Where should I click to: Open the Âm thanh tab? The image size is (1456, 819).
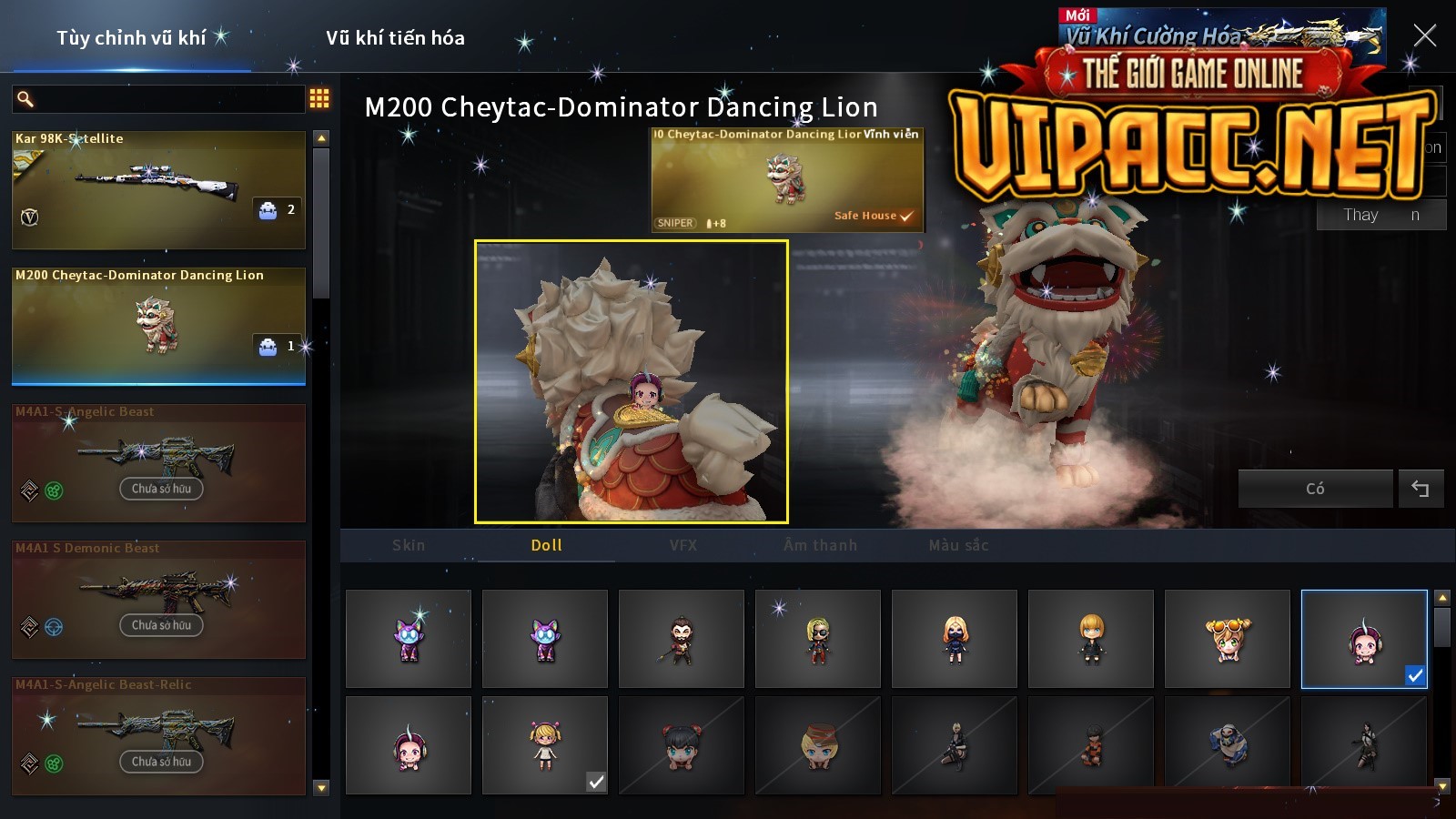click(820, 545)
